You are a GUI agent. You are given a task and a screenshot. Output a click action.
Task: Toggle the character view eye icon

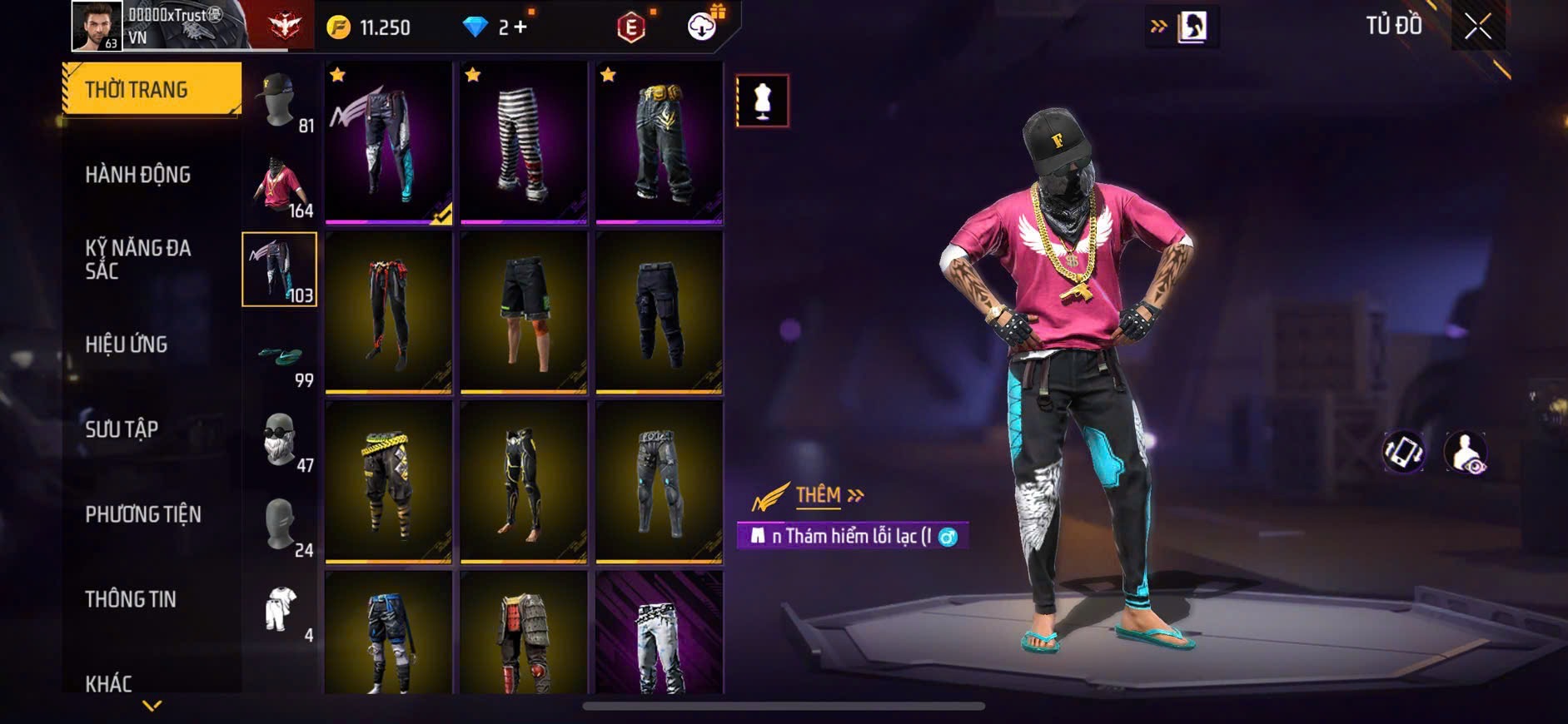click(1465, 453)
